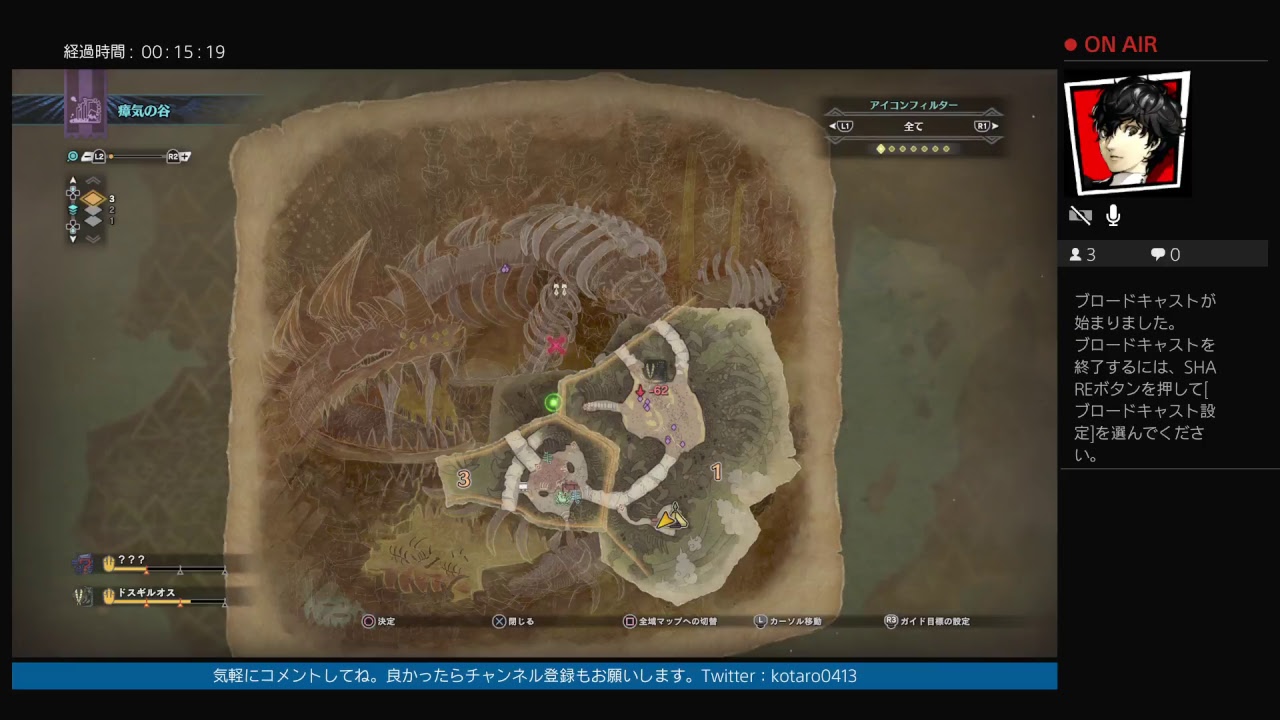Viewport: 1280px width, 720px height.
Task: Click the paw footprint icon beside ???
Action: (109, 563)
